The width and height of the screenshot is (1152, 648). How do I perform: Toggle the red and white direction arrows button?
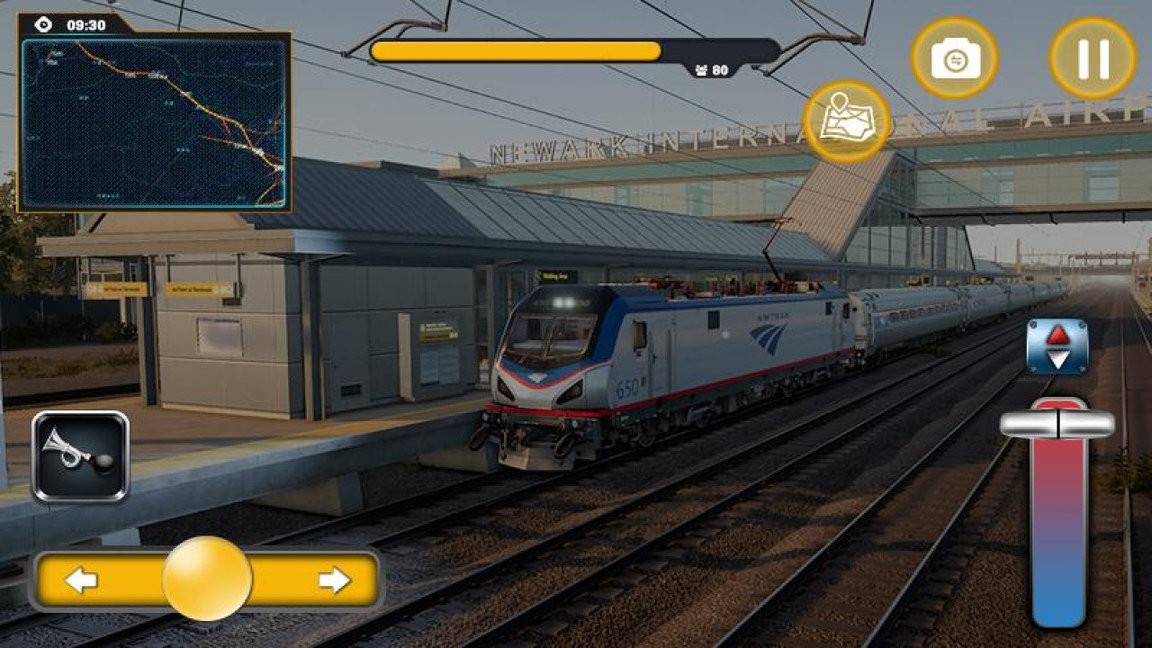point(1057,347)
